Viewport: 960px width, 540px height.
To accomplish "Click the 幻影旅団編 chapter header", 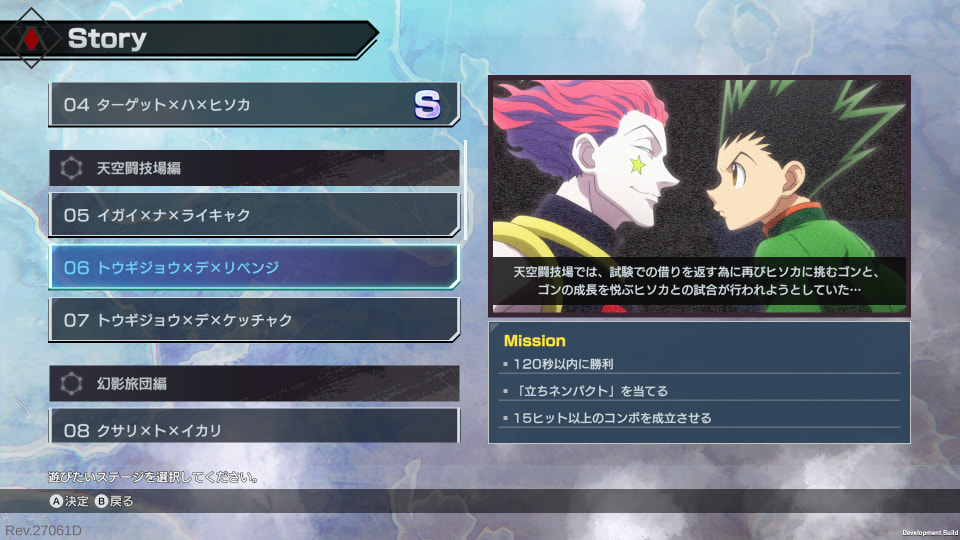I will (253, 383).
